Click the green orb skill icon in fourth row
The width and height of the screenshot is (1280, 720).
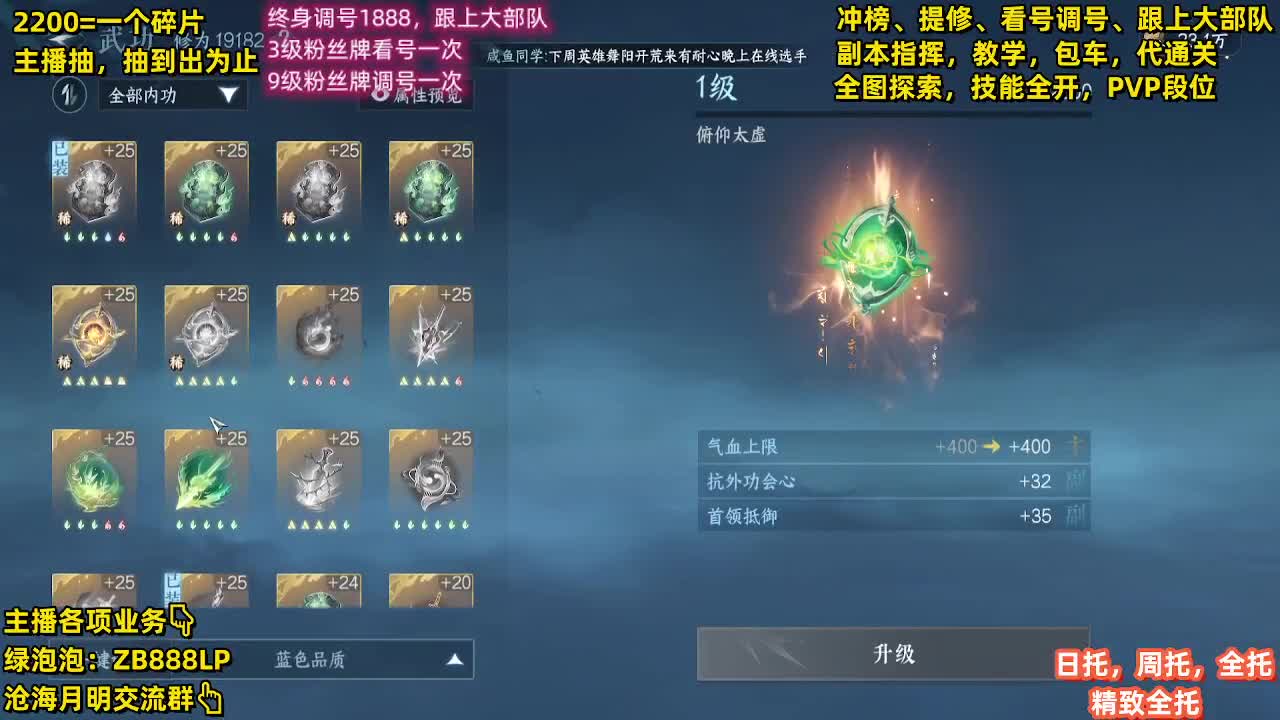click(x=93, y=478)
